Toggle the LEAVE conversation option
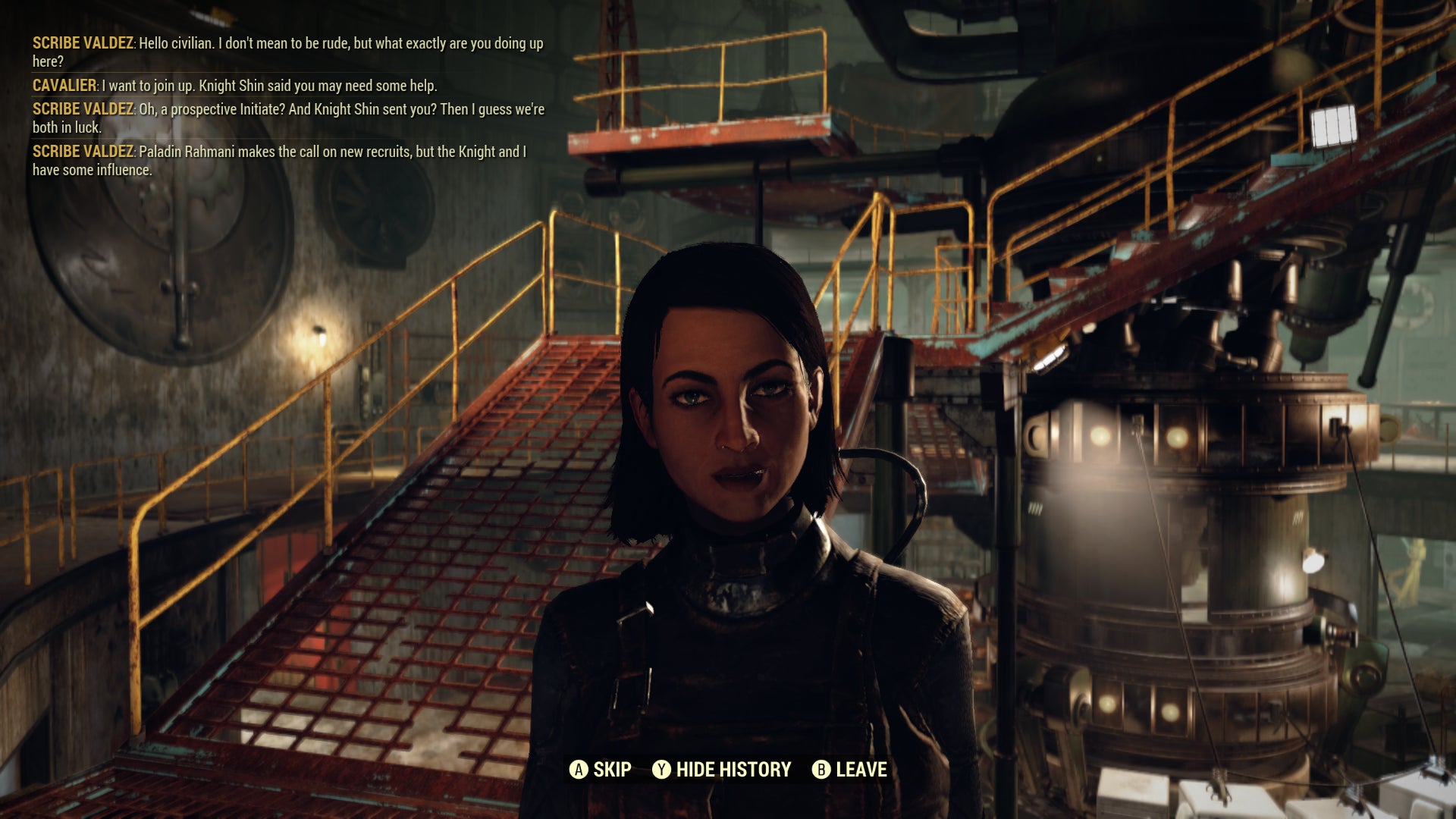This screenshot has height=819, width=1456. click(861, 768)
